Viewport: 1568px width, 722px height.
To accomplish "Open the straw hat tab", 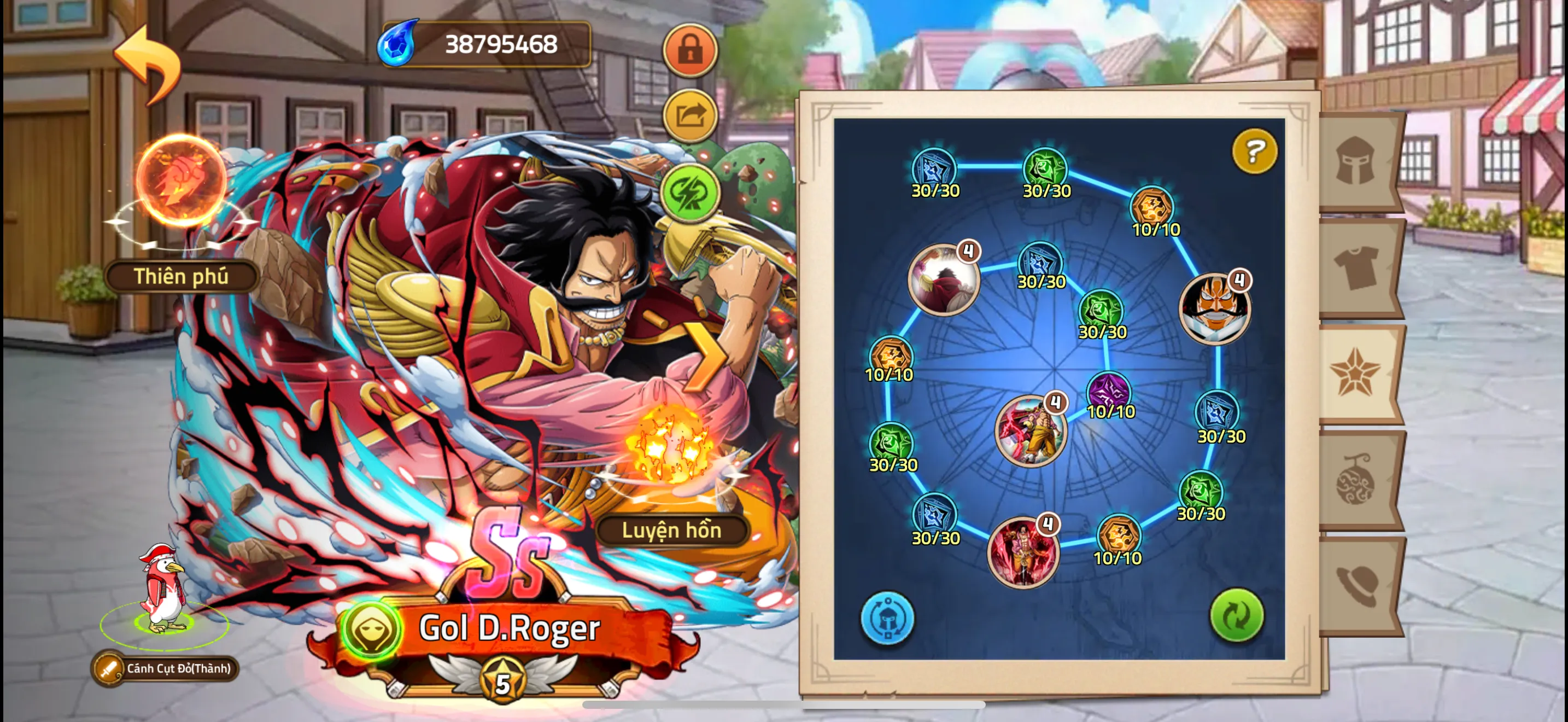I will (x=1357, y=584).
